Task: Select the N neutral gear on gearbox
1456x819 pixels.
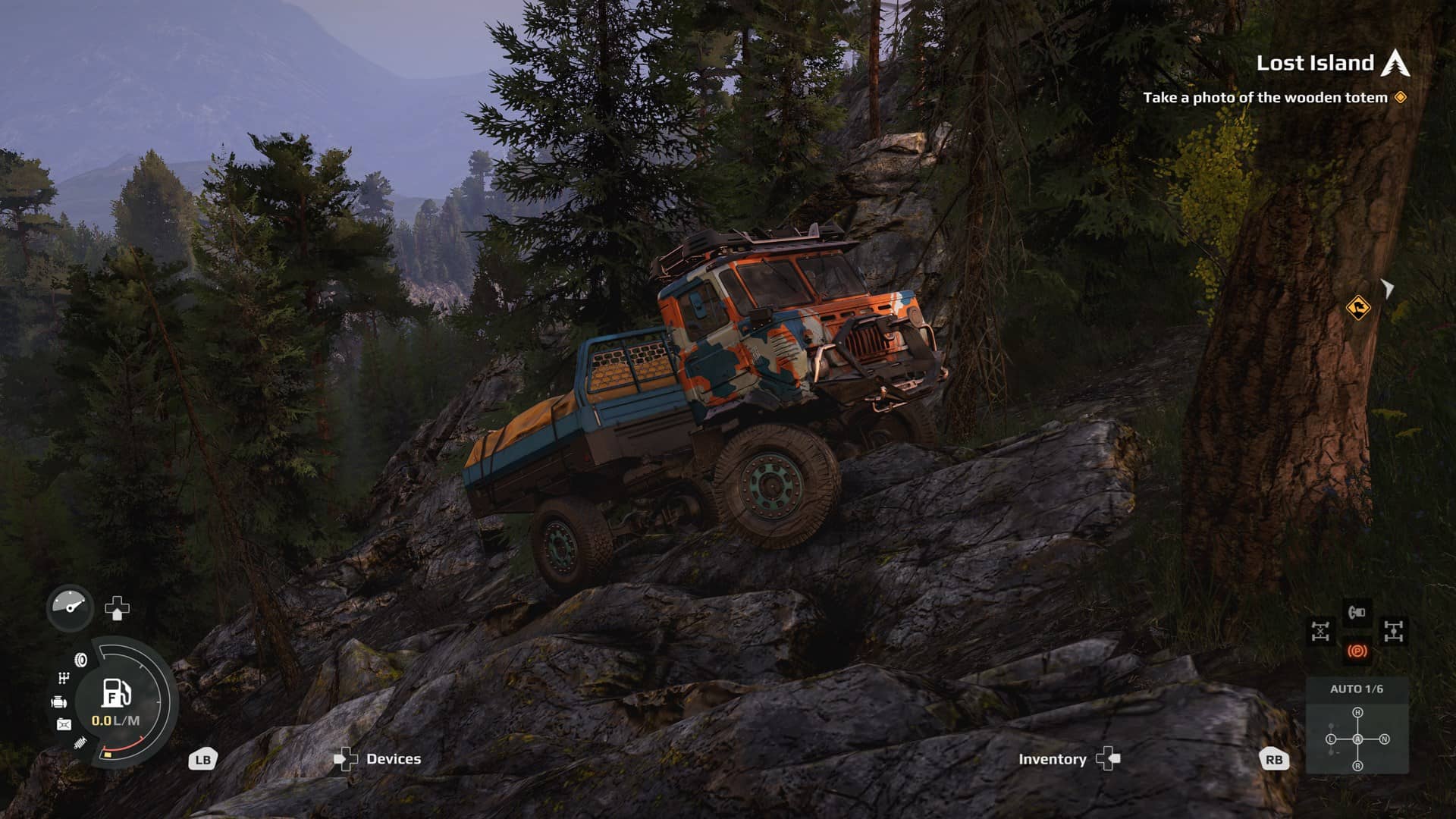Action: point(1384,739)
